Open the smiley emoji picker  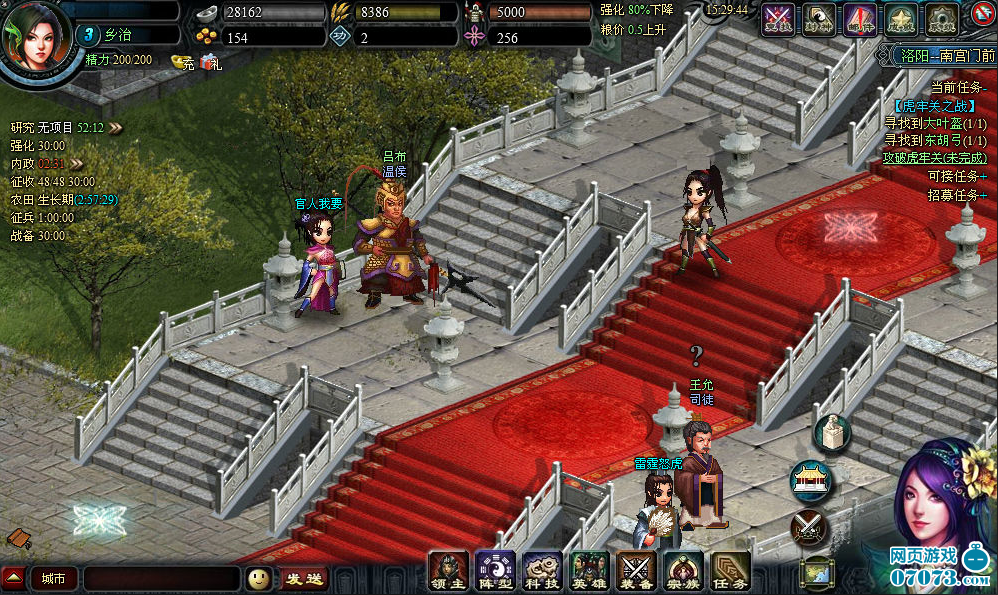259,578
